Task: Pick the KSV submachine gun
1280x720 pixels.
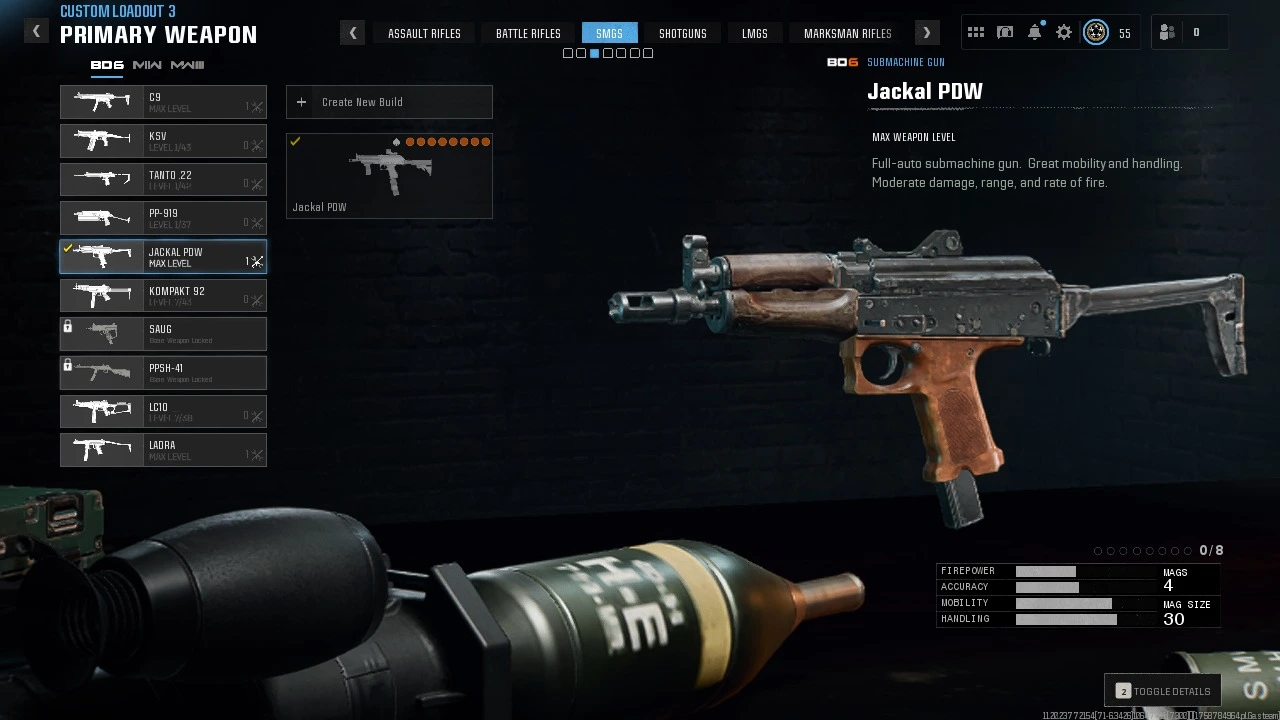Action: click(163, 141)
